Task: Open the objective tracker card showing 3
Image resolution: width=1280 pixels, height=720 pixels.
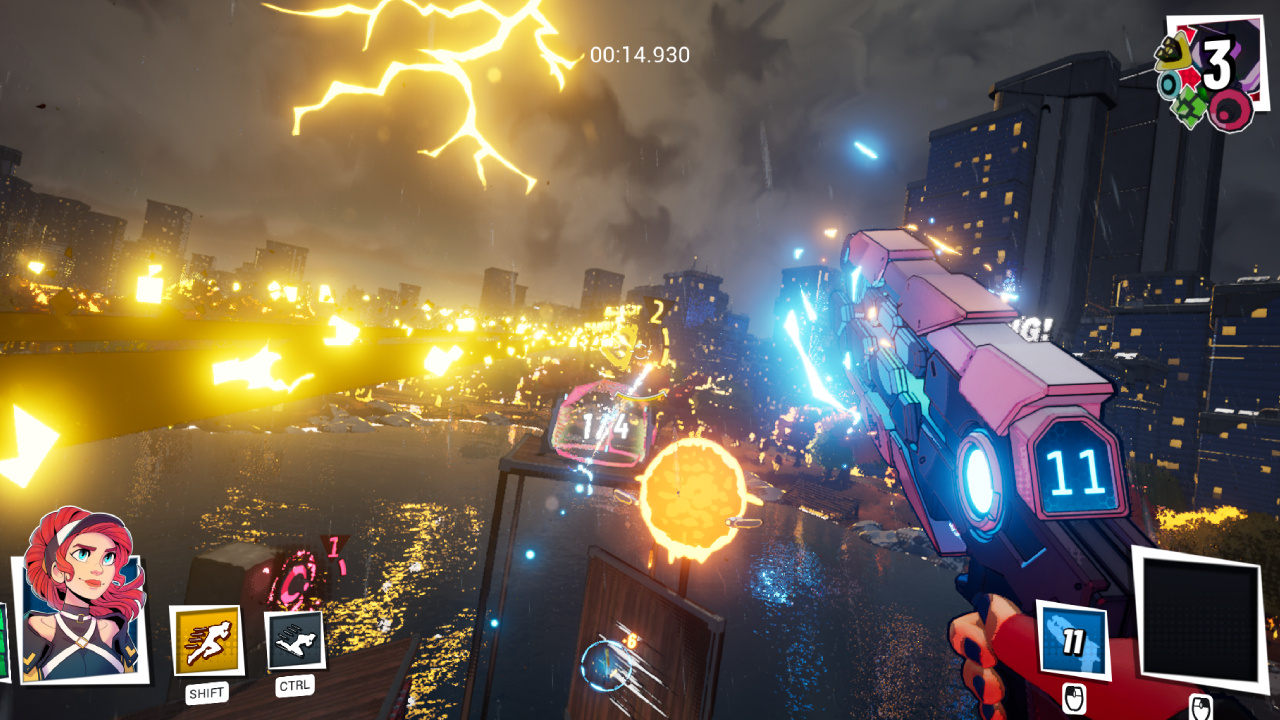Action: pos(1211,72)
